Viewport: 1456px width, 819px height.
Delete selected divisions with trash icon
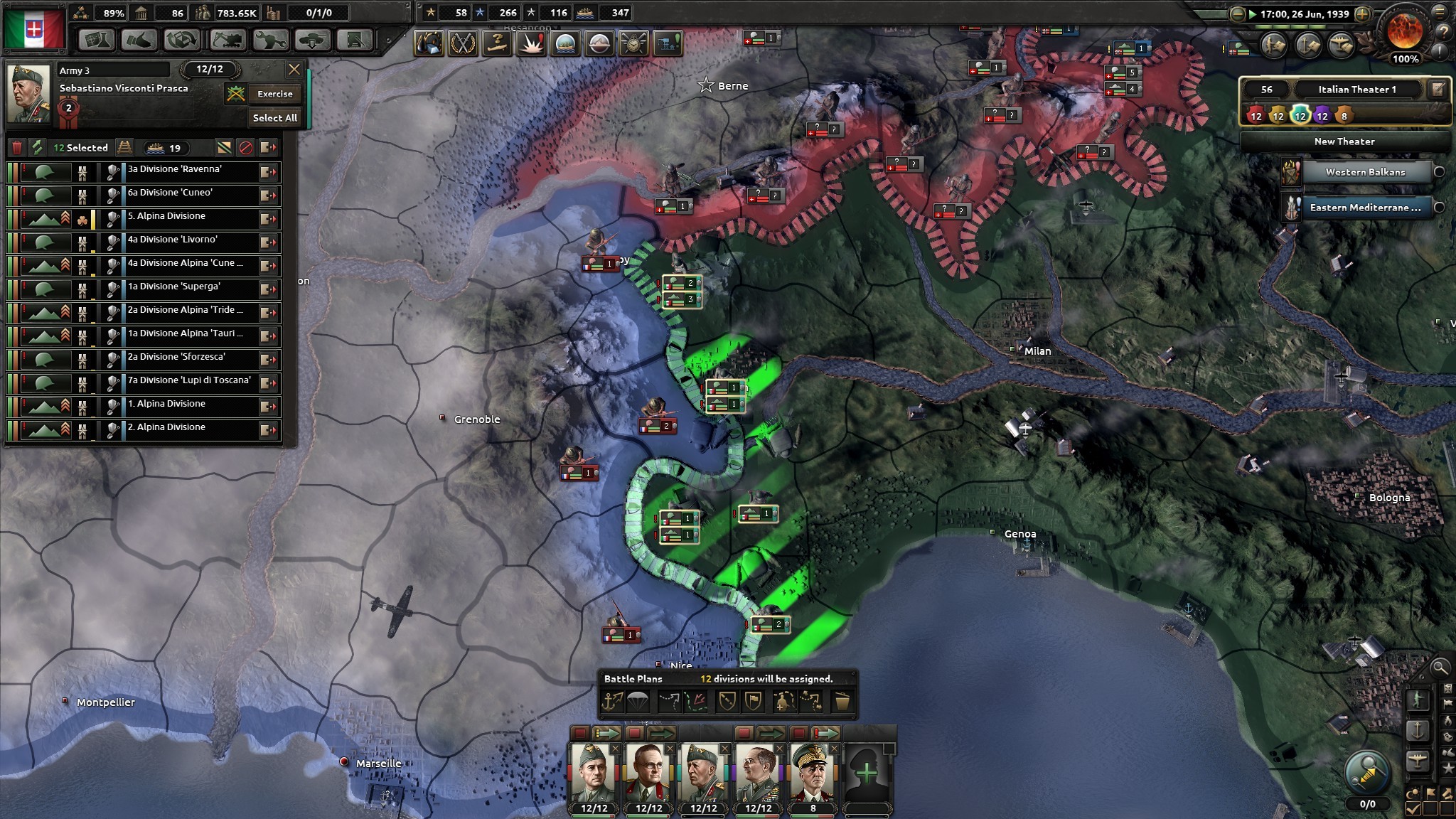(x=17, y=148)
